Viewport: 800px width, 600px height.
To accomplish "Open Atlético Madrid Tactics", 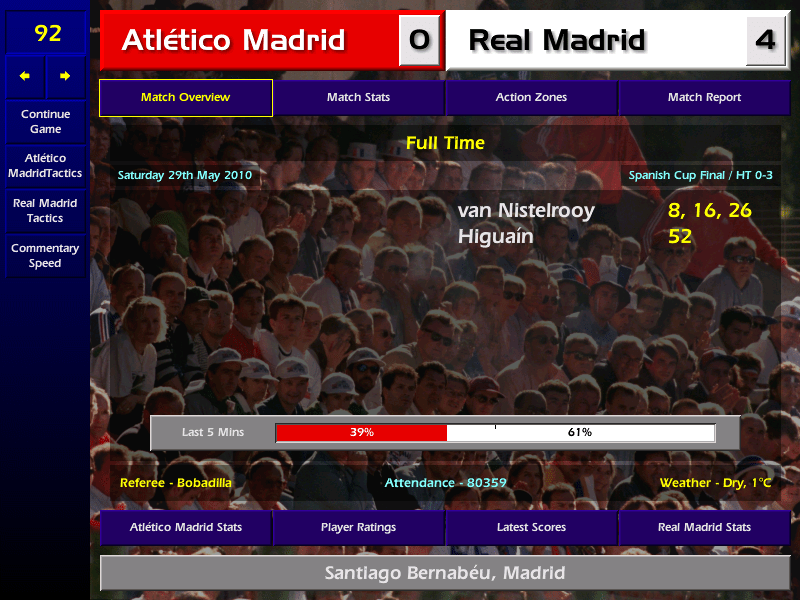I will (45, 166).
